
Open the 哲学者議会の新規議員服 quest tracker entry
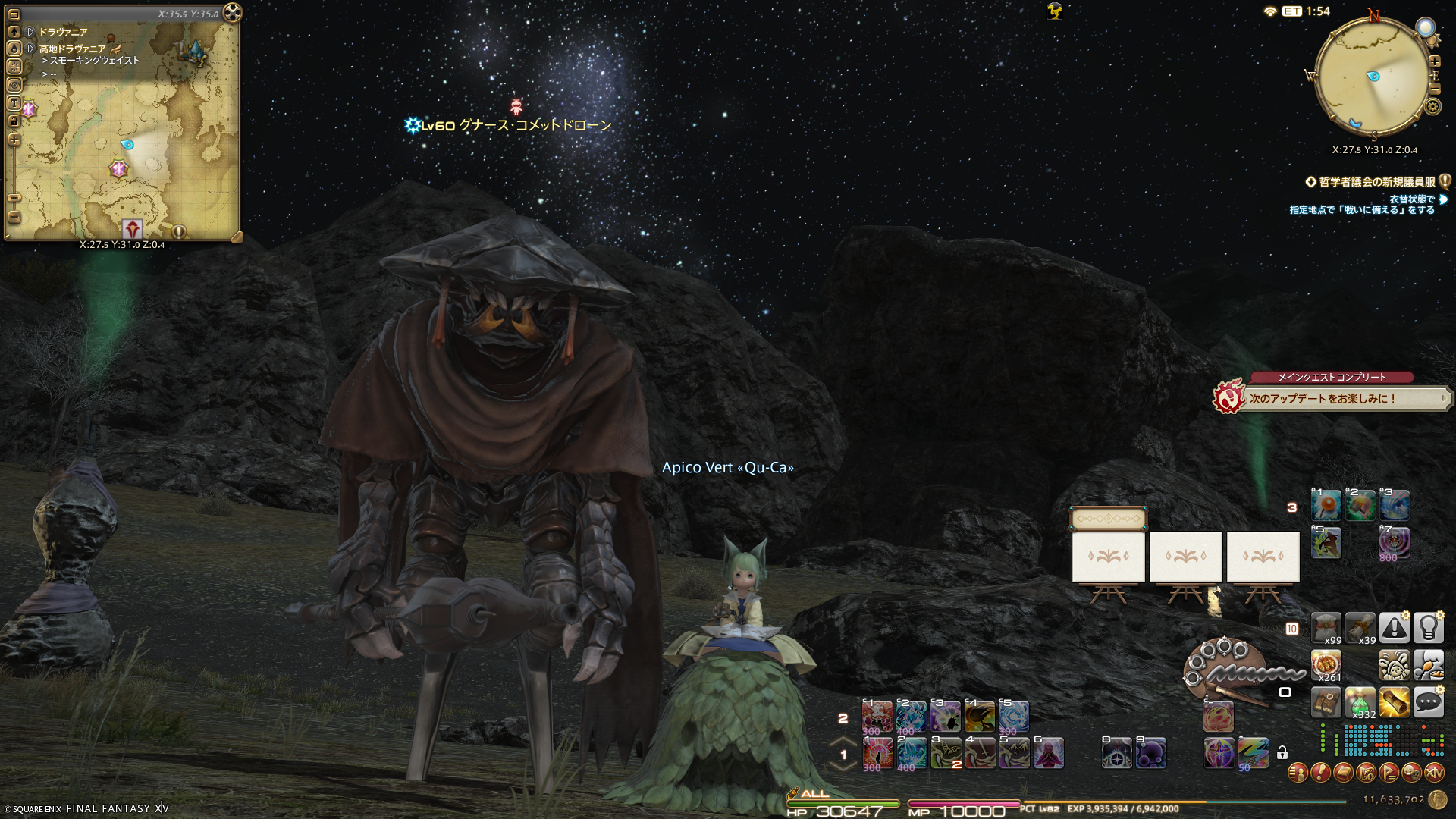(x=1377, y=182)
